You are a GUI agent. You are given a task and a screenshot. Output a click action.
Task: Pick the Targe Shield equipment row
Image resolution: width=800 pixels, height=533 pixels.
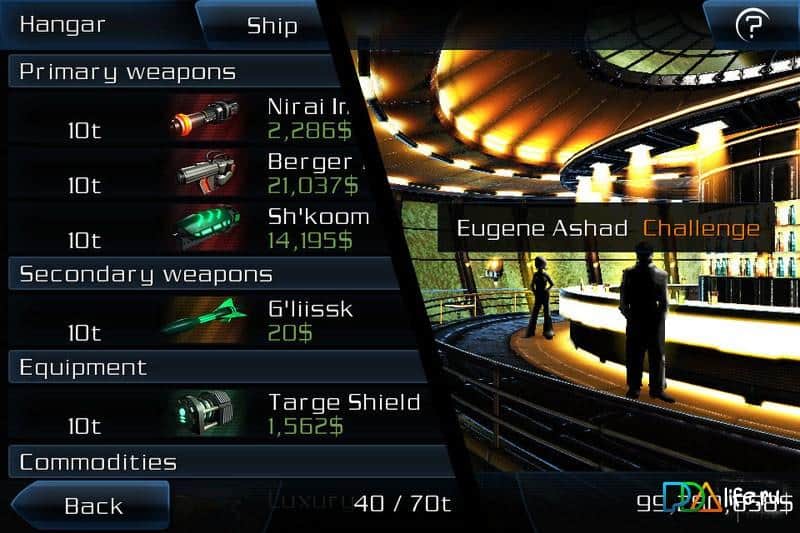200,413
